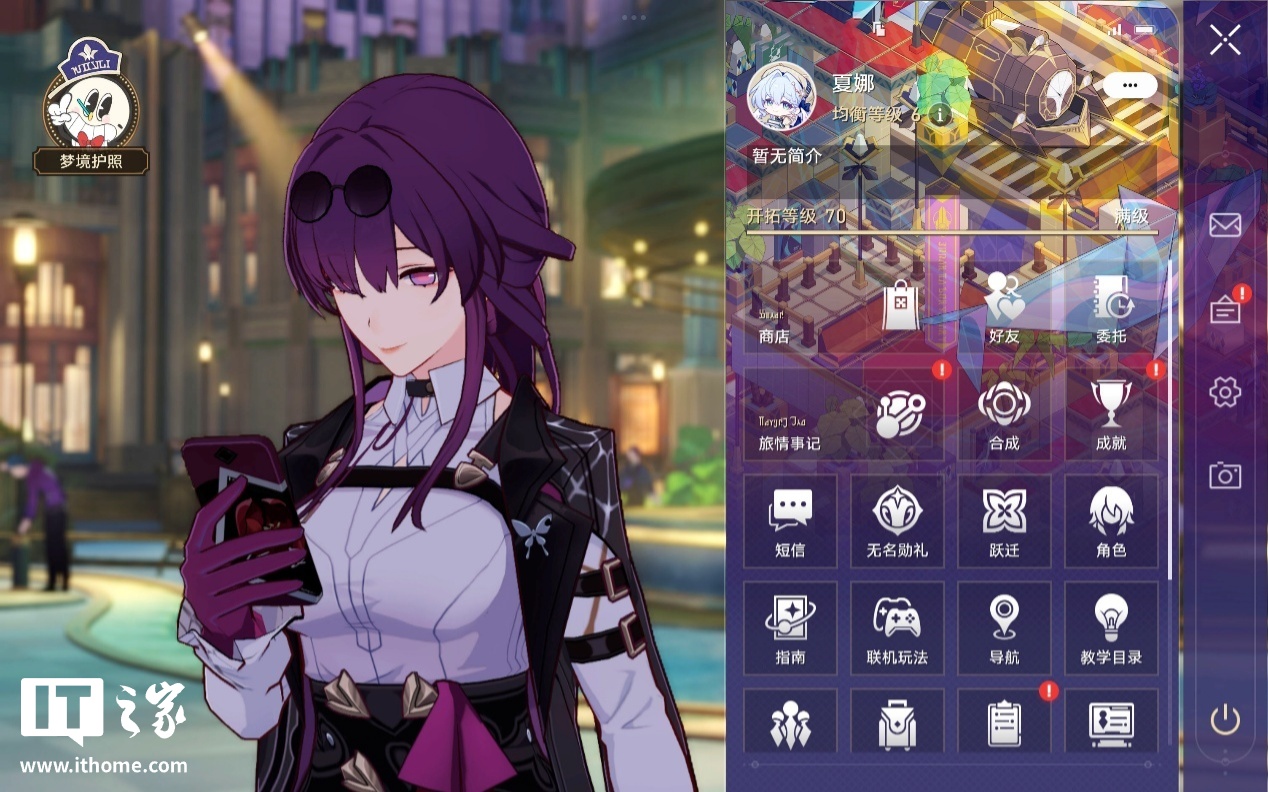Open the 委托 assignments menu

1110,308
